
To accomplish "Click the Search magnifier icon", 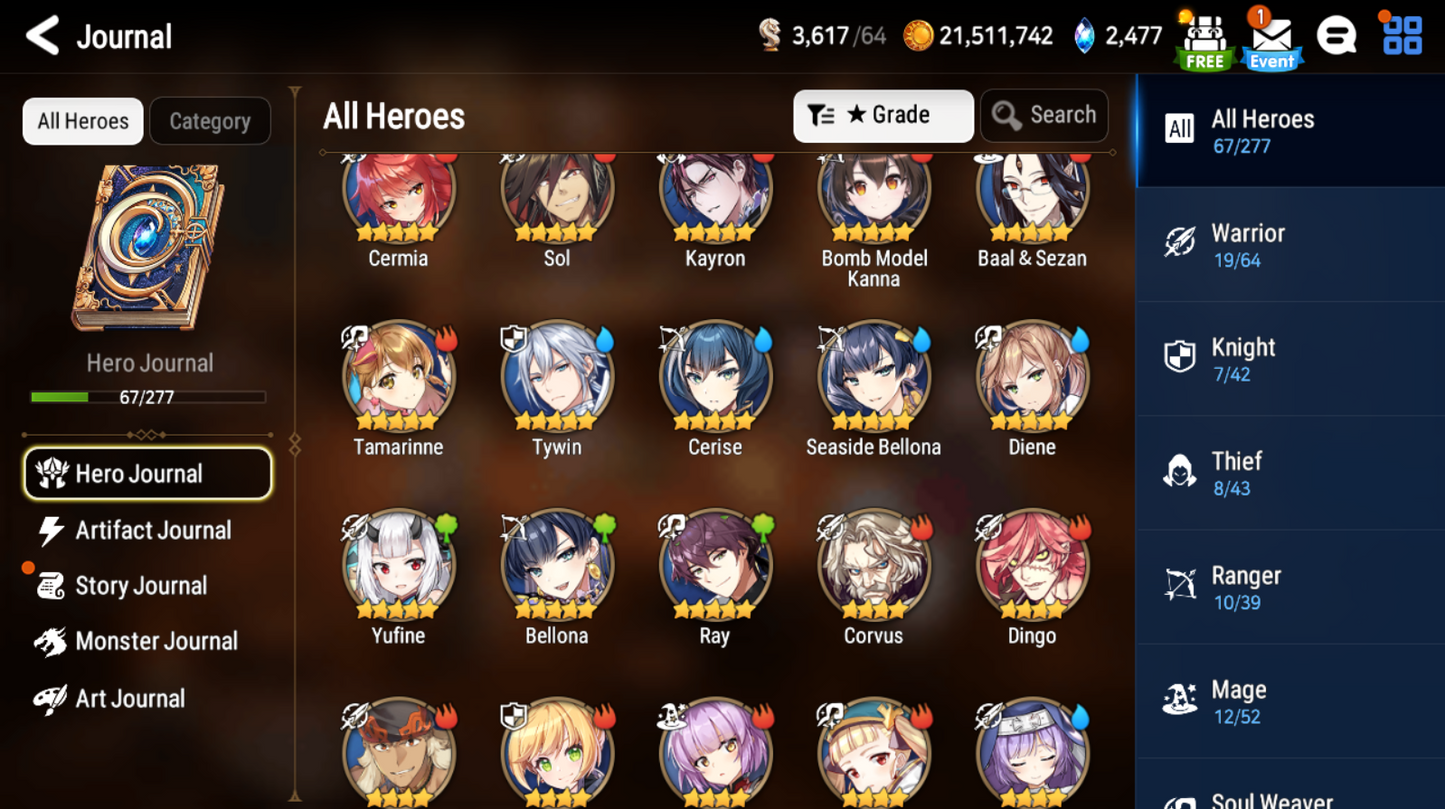I will tap(1007, 115).
